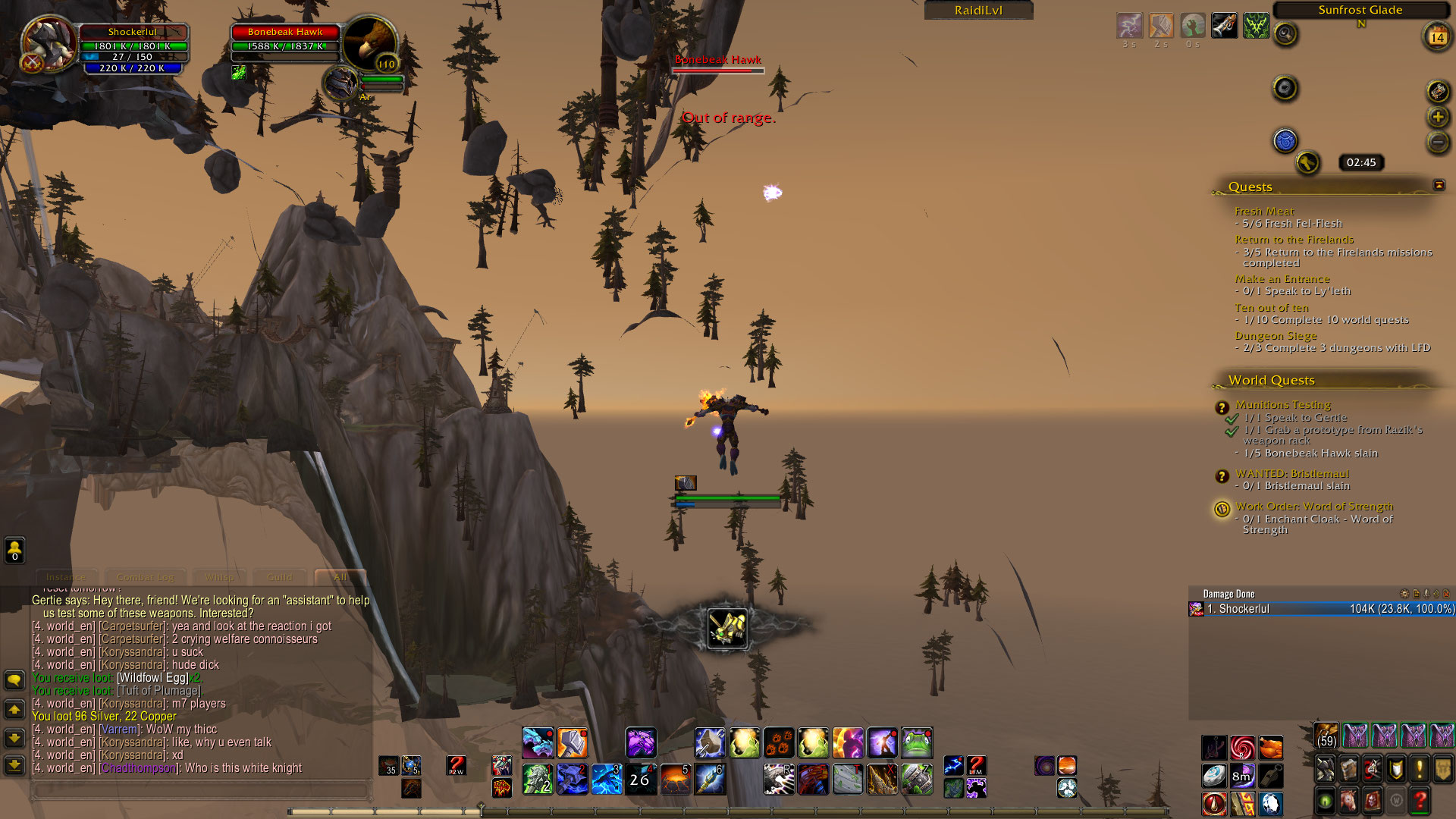Open the calendar showing day 14

click(x=1437, y=36)
